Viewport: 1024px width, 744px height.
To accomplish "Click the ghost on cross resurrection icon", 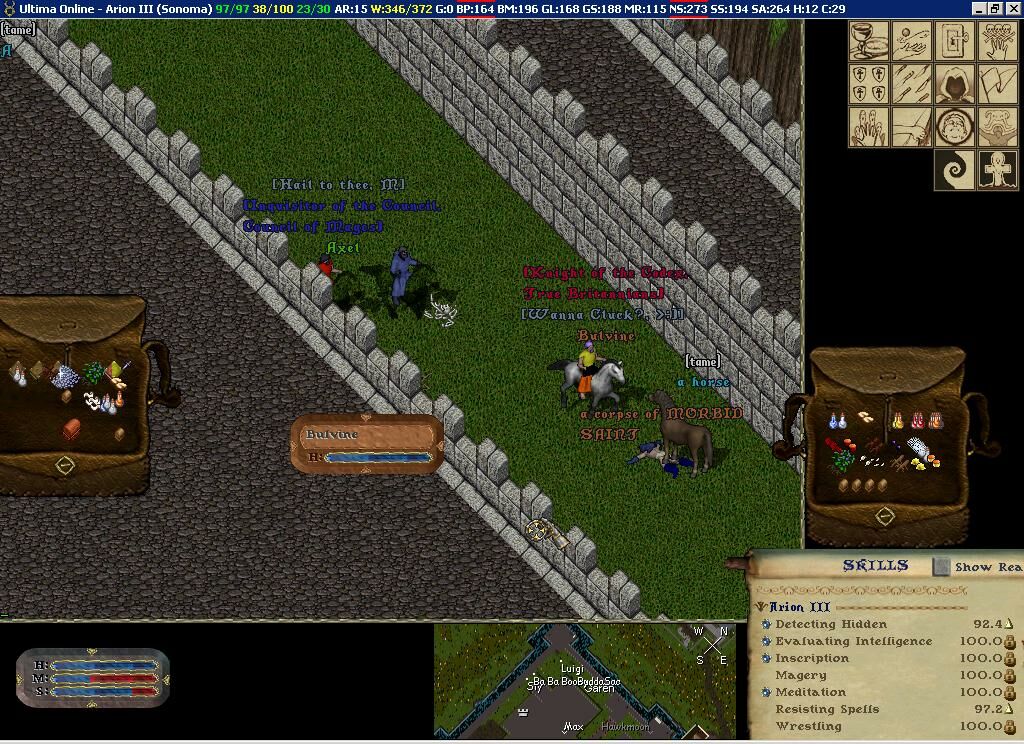I will click(997, 170).
